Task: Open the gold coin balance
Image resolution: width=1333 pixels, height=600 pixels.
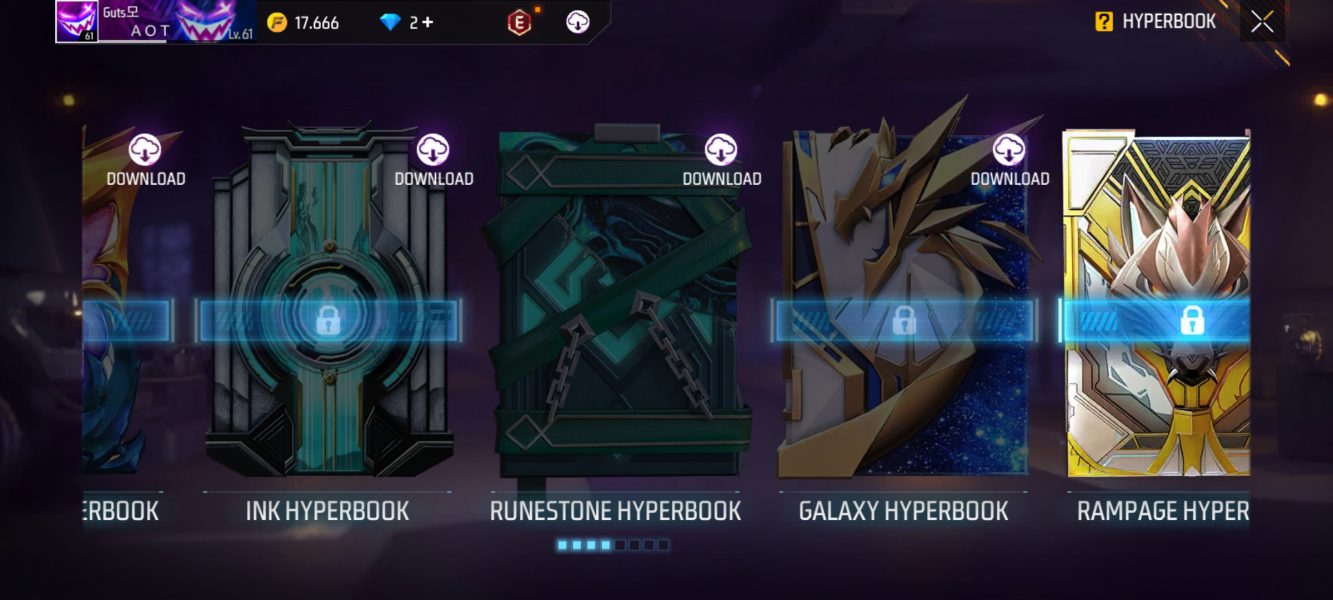Action: (x=303, y=22)
